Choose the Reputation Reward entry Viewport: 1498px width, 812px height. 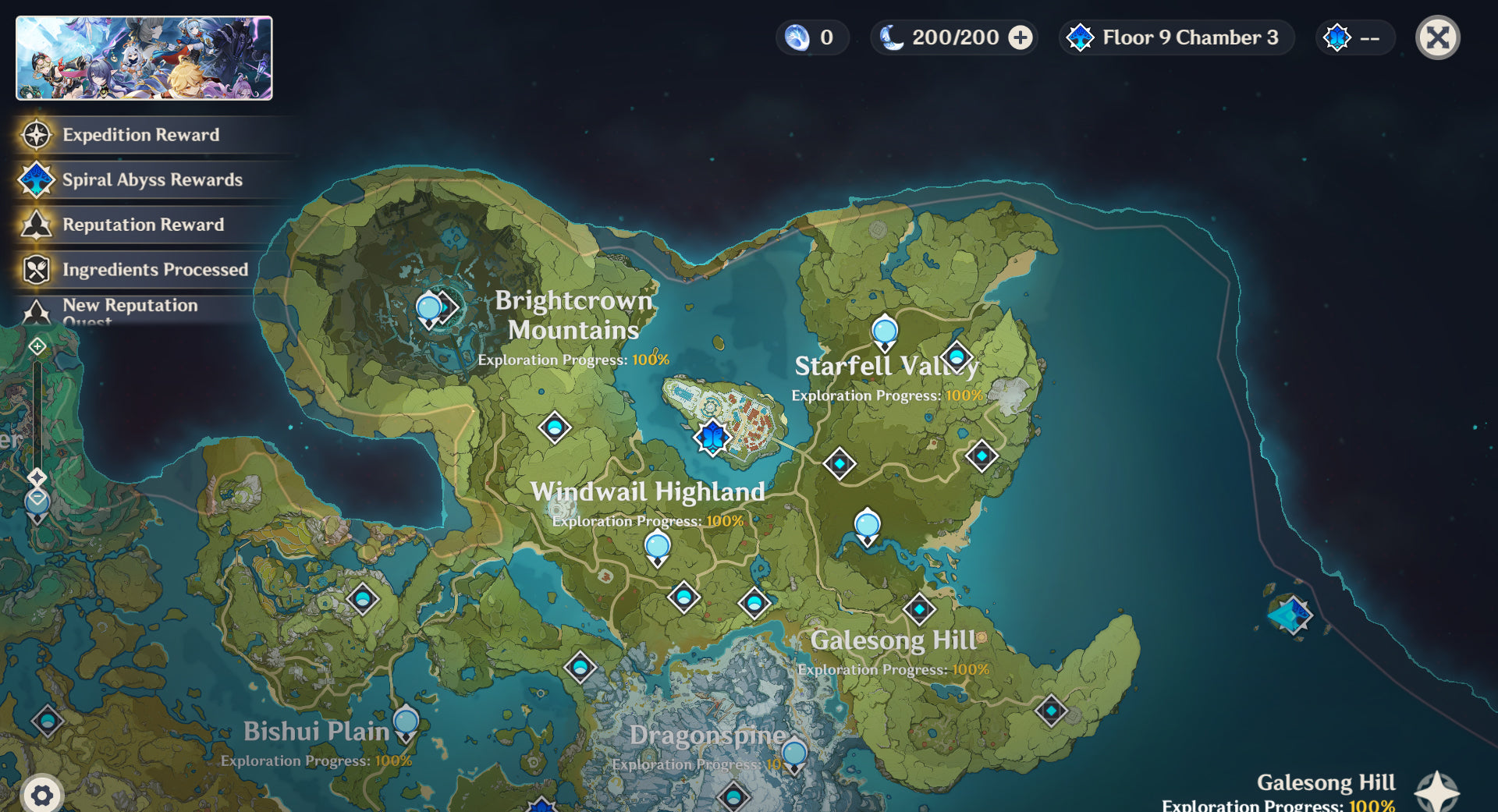coord(143,225)
